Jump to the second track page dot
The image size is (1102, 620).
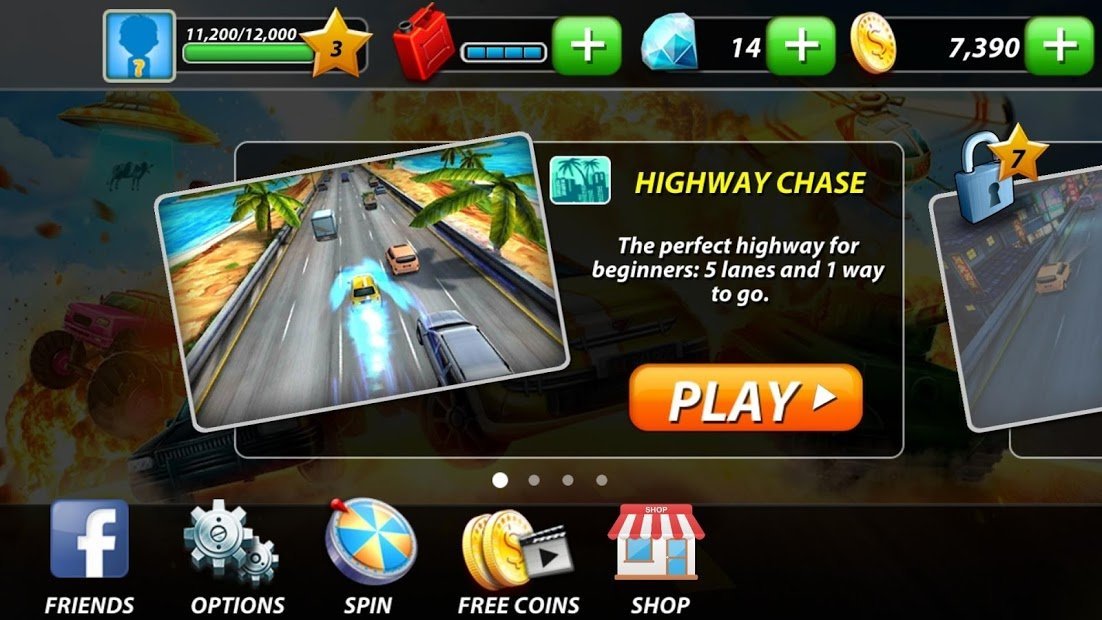point(534,480)
